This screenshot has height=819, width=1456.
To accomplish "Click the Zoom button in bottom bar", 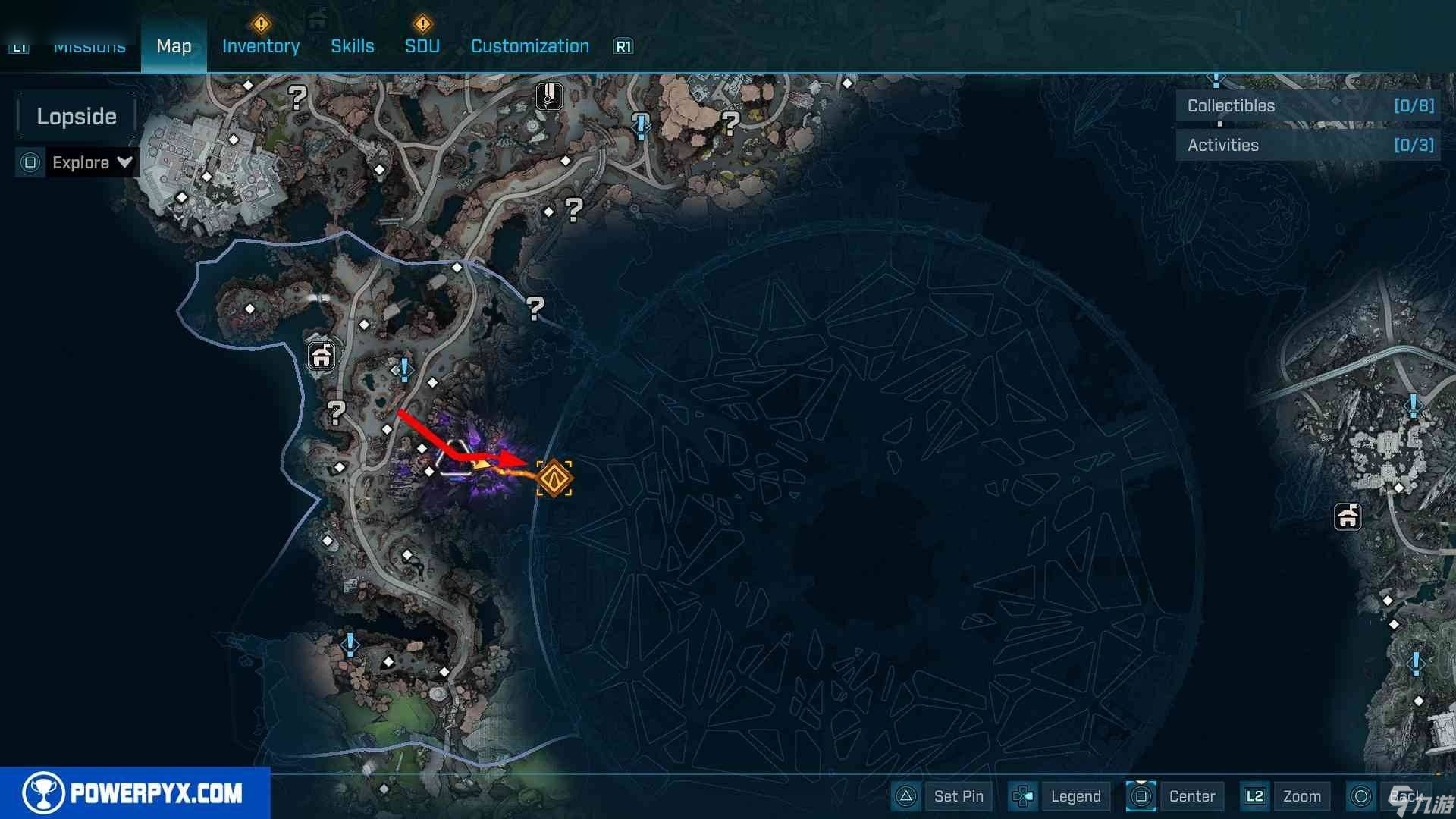I will click(1301, 796).
